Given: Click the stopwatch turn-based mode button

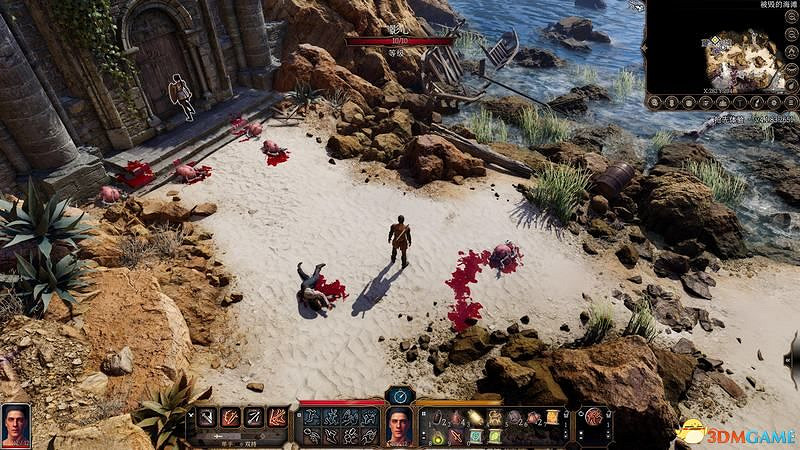Looking at the screenshot, I should coord(400,395).
